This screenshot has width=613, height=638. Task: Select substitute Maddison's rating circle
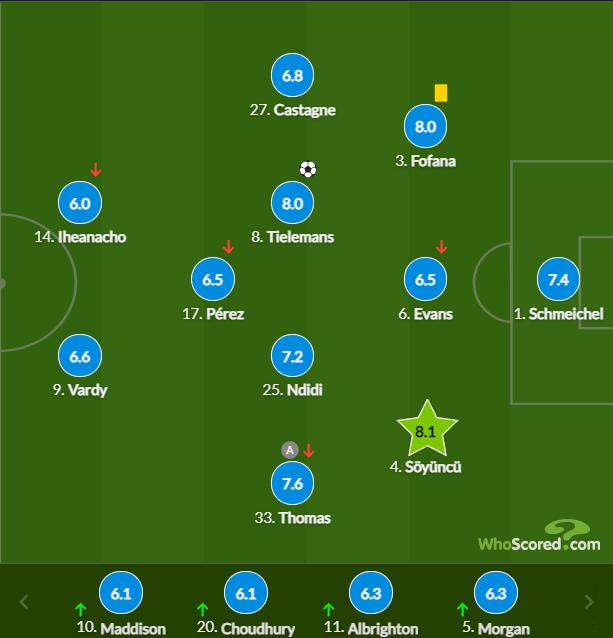(x=121, y=593)
